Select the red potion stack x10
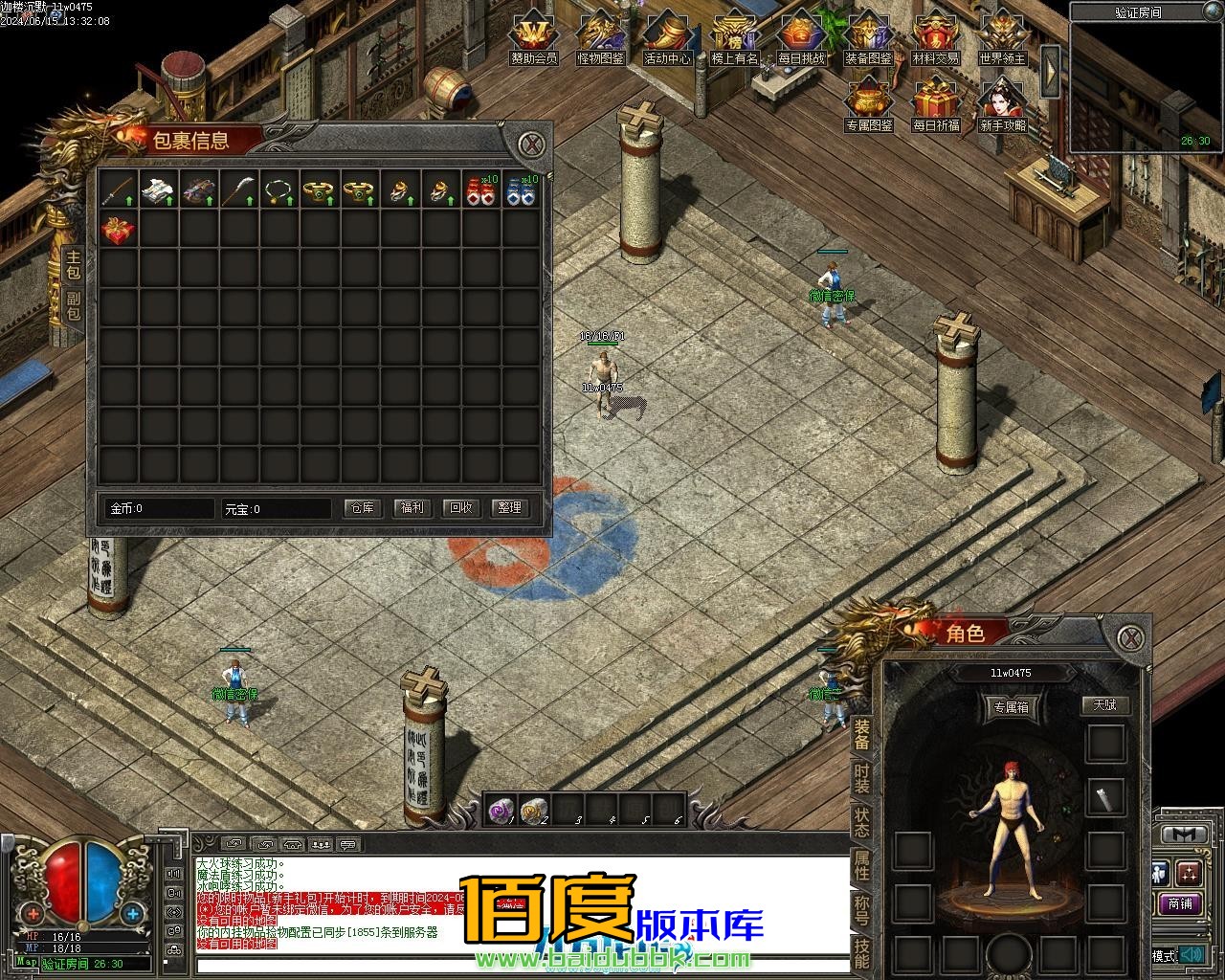Screen dimensions: 1225x980 coord(479,190)
